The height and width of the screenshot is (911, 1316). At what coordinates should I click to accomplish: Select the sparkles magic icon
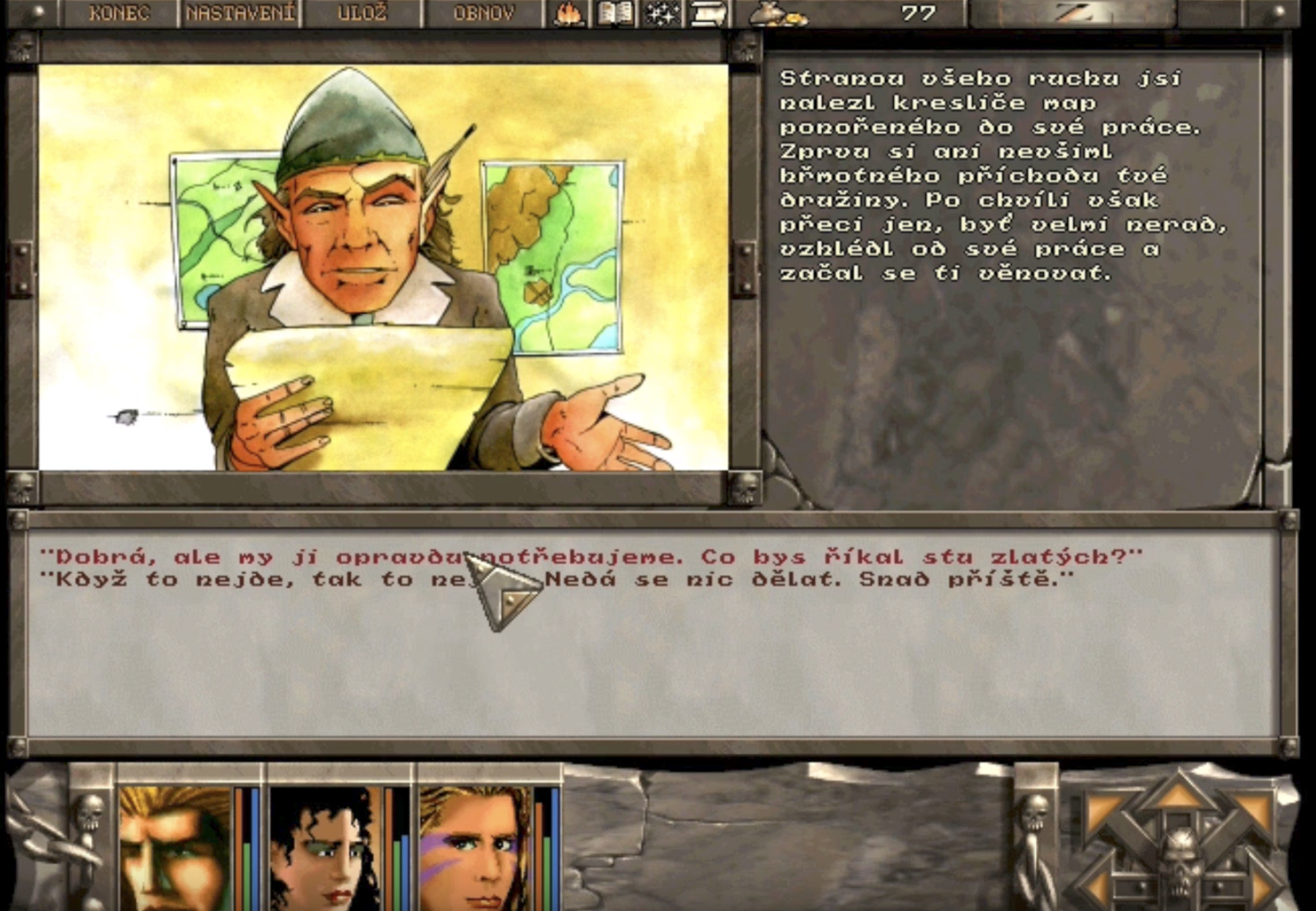tap(661, 13)
